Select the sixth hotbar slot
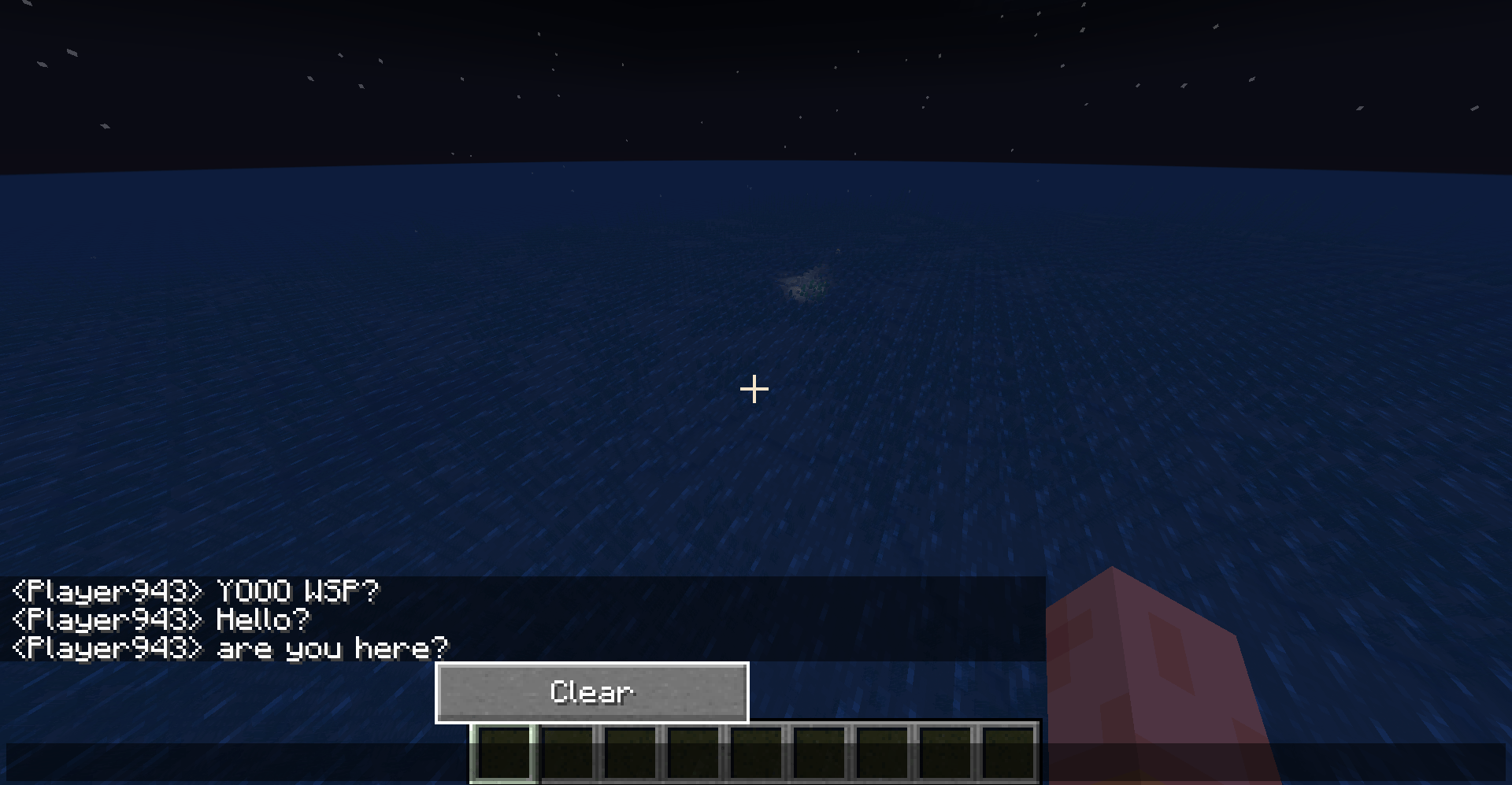The image size is (1512, 785). click(819, 756)
